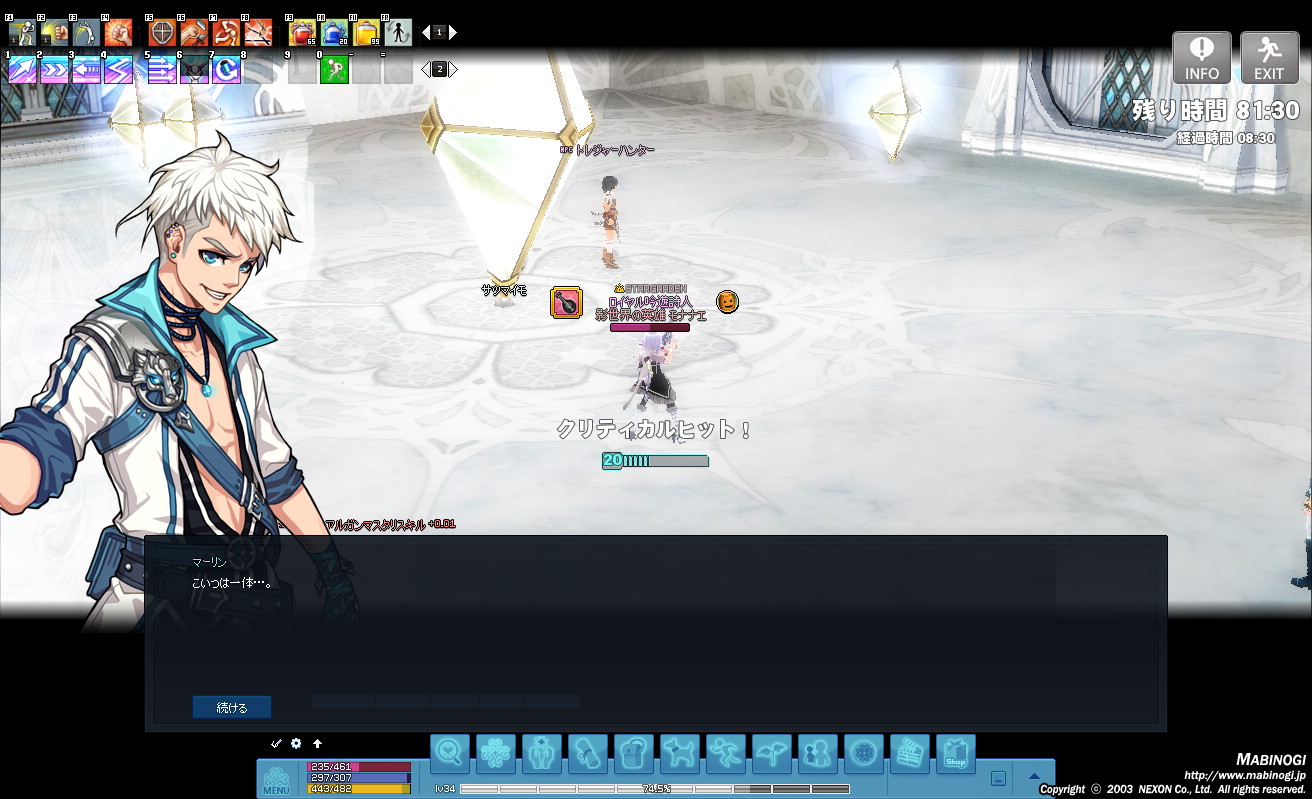The width and height of the screenshot is (1312, 799).
Task: Minimize the bottom menu bar
Action: (998, 778)
